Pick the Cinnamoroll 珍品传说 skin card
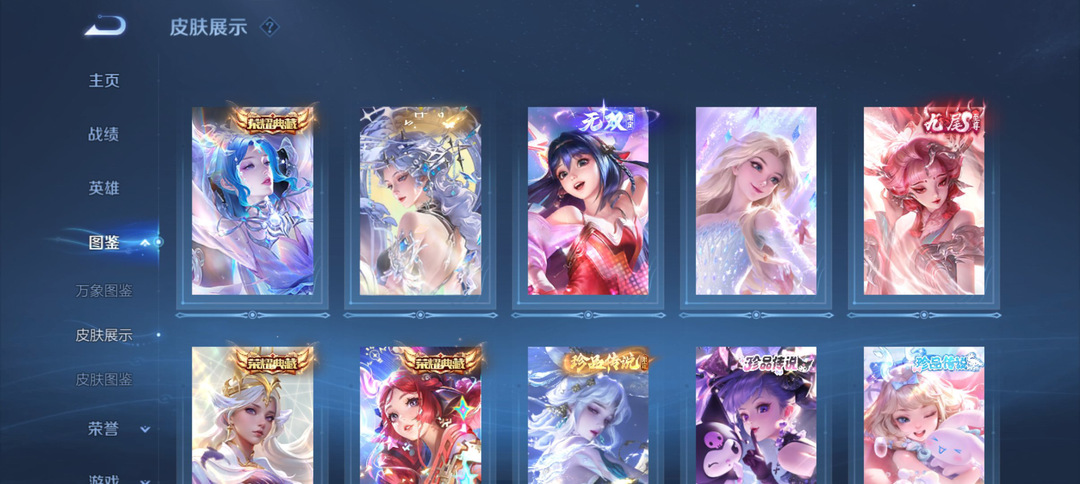 coord(924,415)
